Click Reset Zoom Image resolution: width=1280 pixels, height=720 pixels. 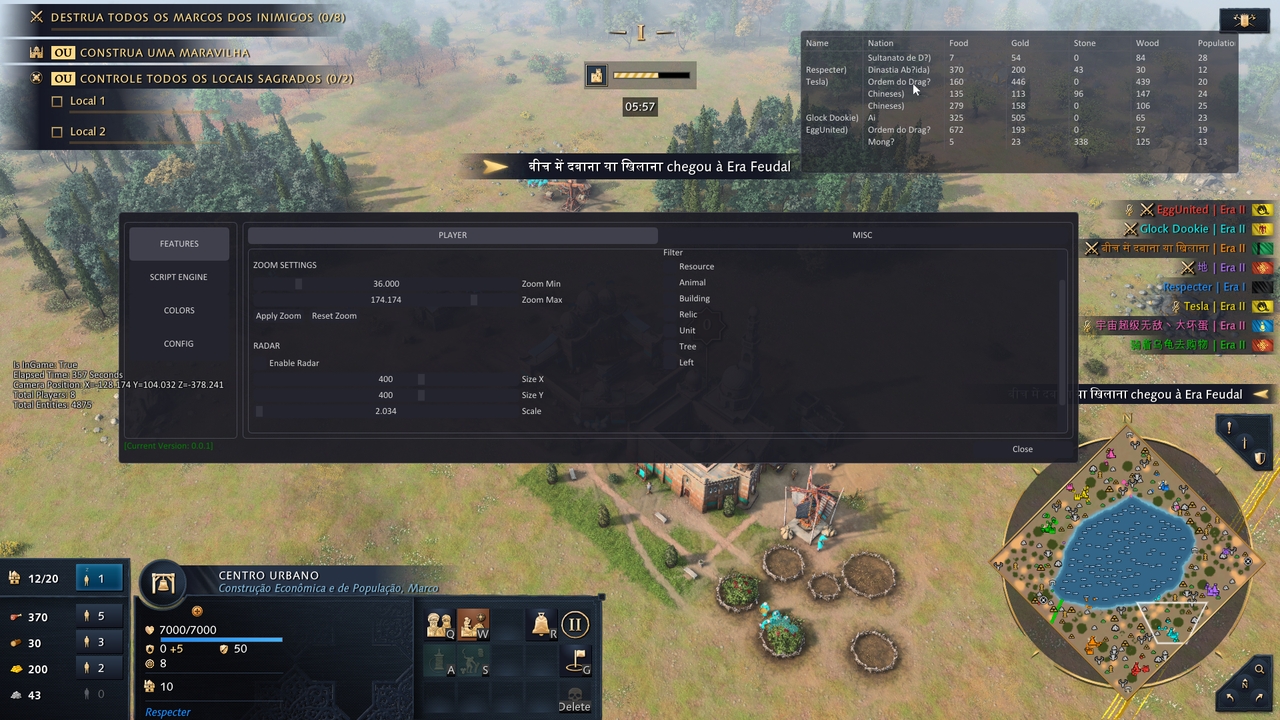point(334,316)
